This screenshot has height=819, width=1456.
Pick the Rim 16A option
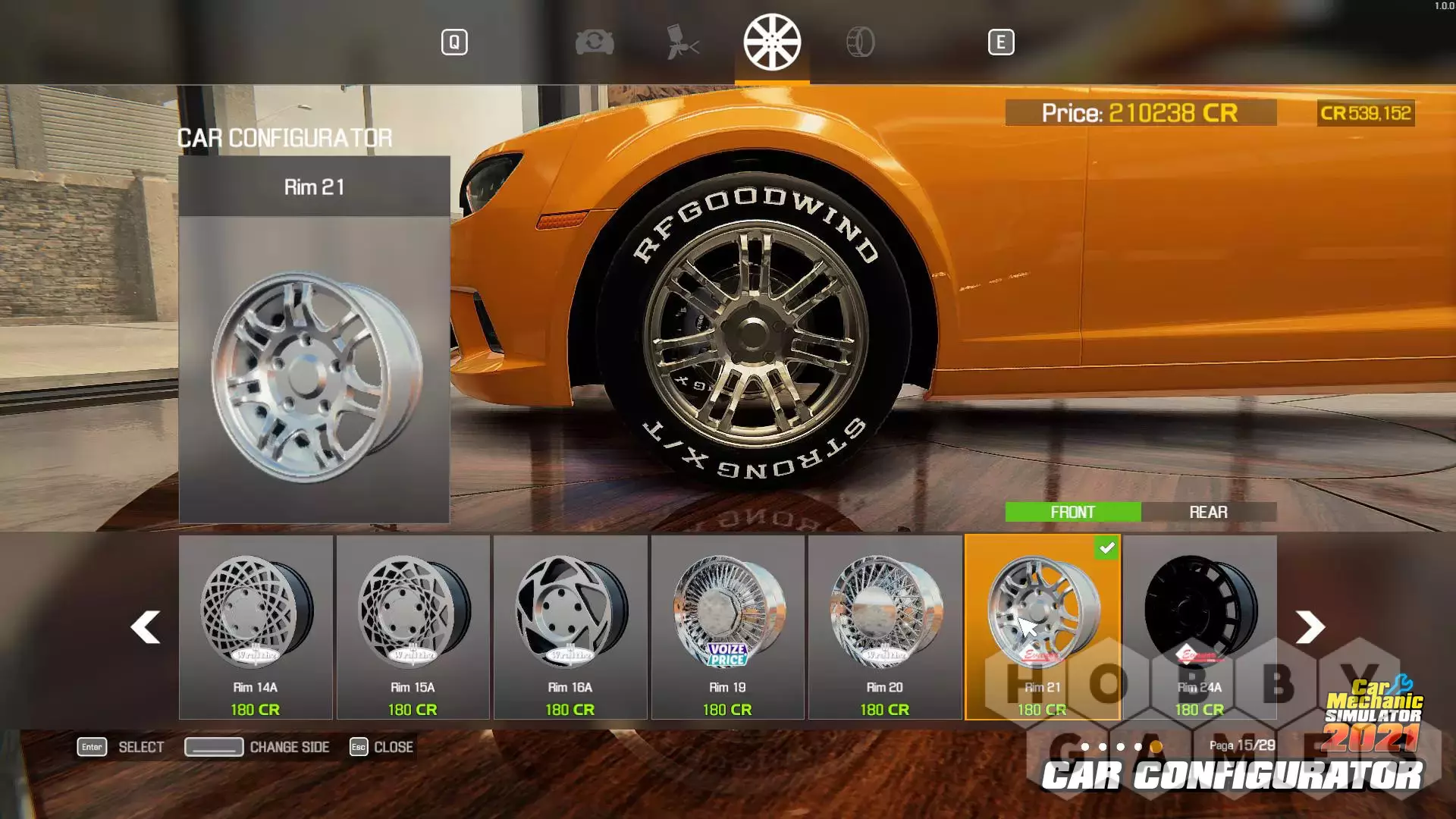(x=570, y=626)
